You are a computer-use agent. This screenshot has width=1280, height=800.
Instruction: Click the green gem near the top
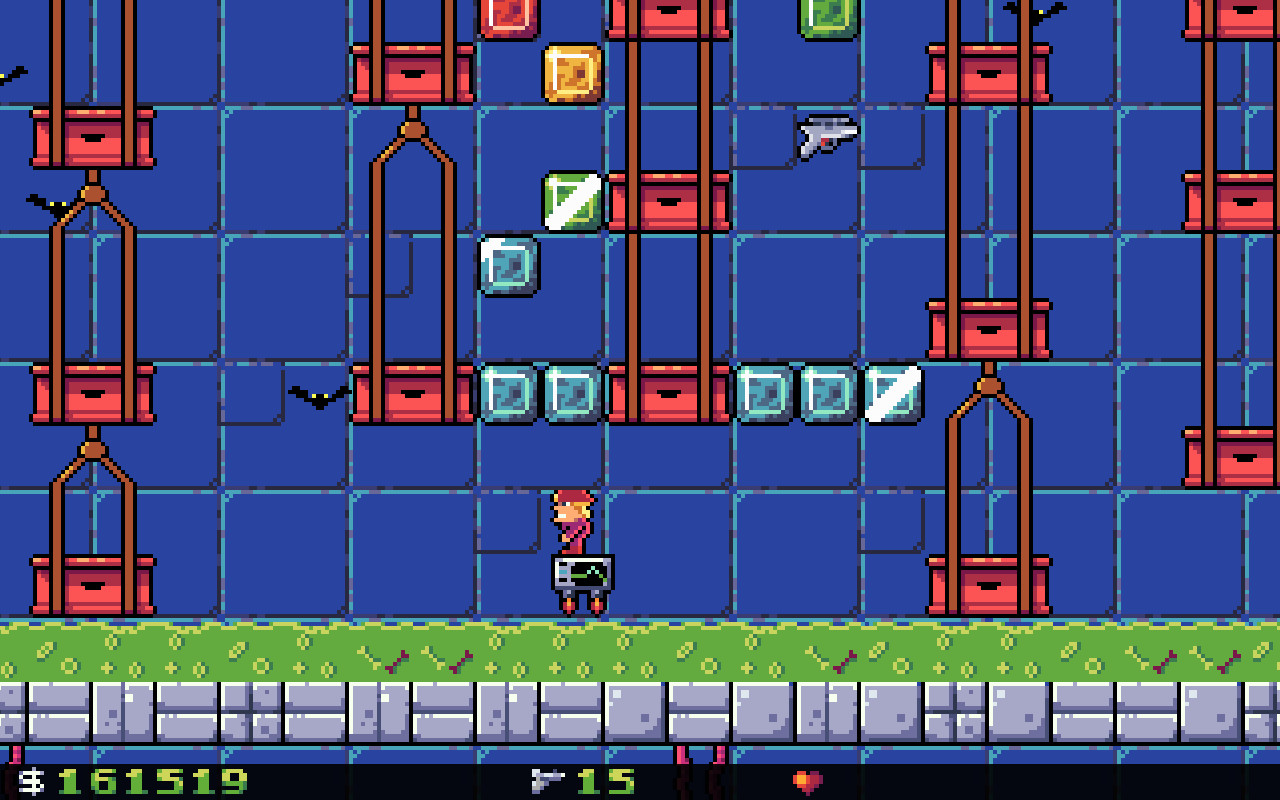tap(571, 199)
